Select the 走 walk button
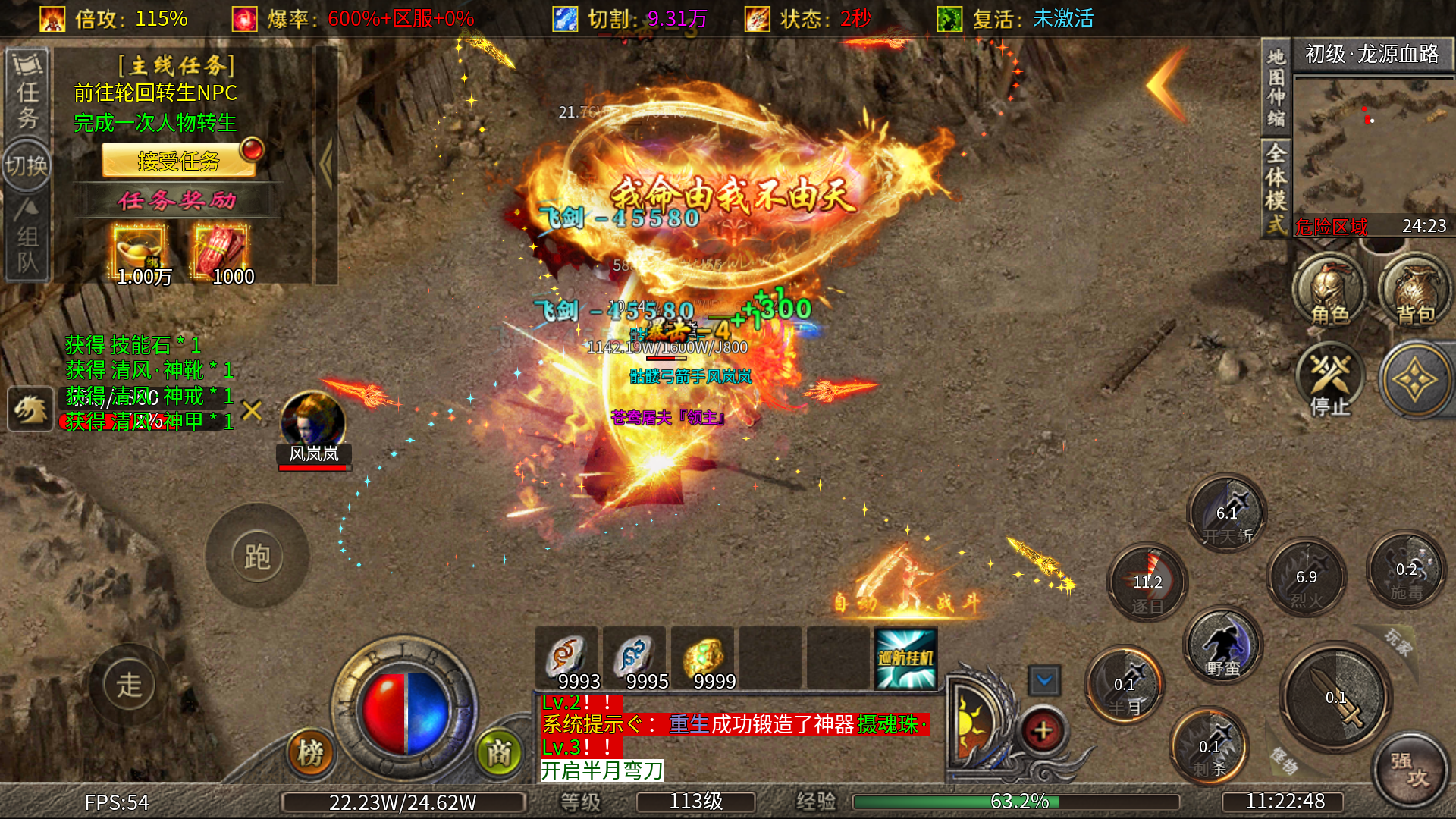 pyautogui.click(x=129, y=686)
